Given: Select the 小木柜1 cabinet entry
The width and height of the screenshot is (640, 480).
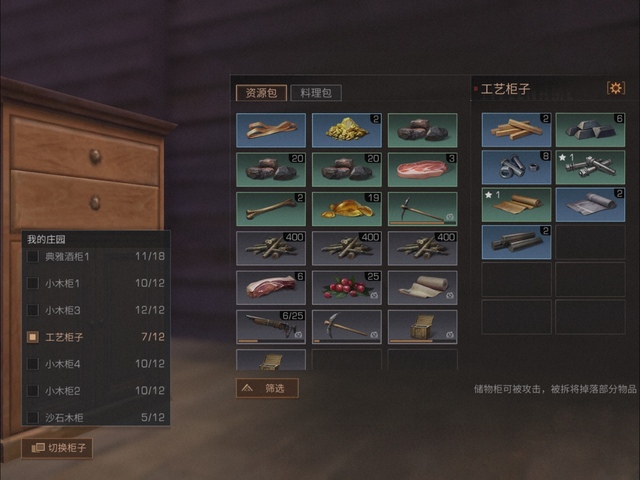Looking at the screenshot, I should (97, 284).
